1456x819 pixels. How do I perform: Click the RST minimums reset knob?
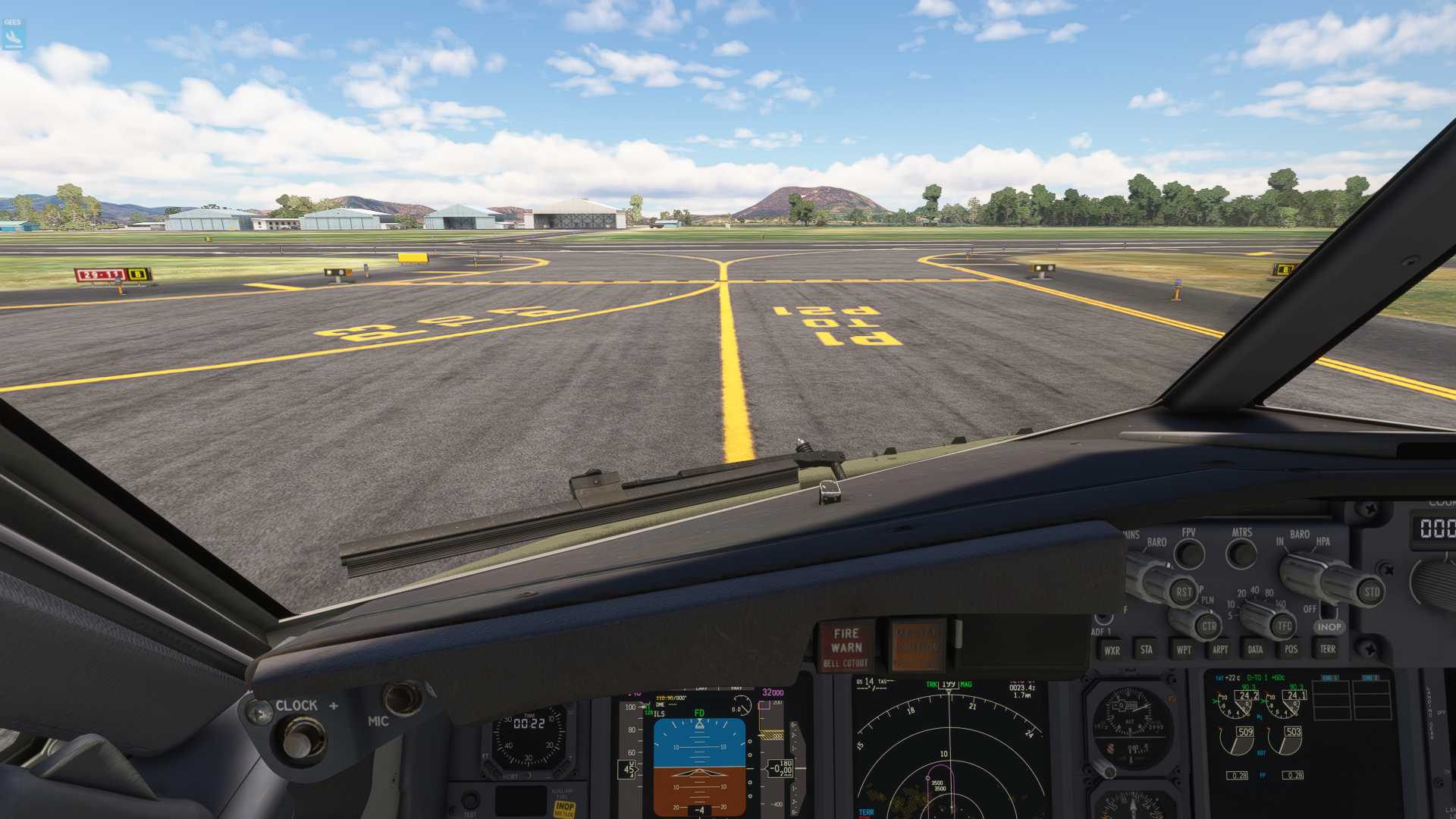tap(1181, 592)
